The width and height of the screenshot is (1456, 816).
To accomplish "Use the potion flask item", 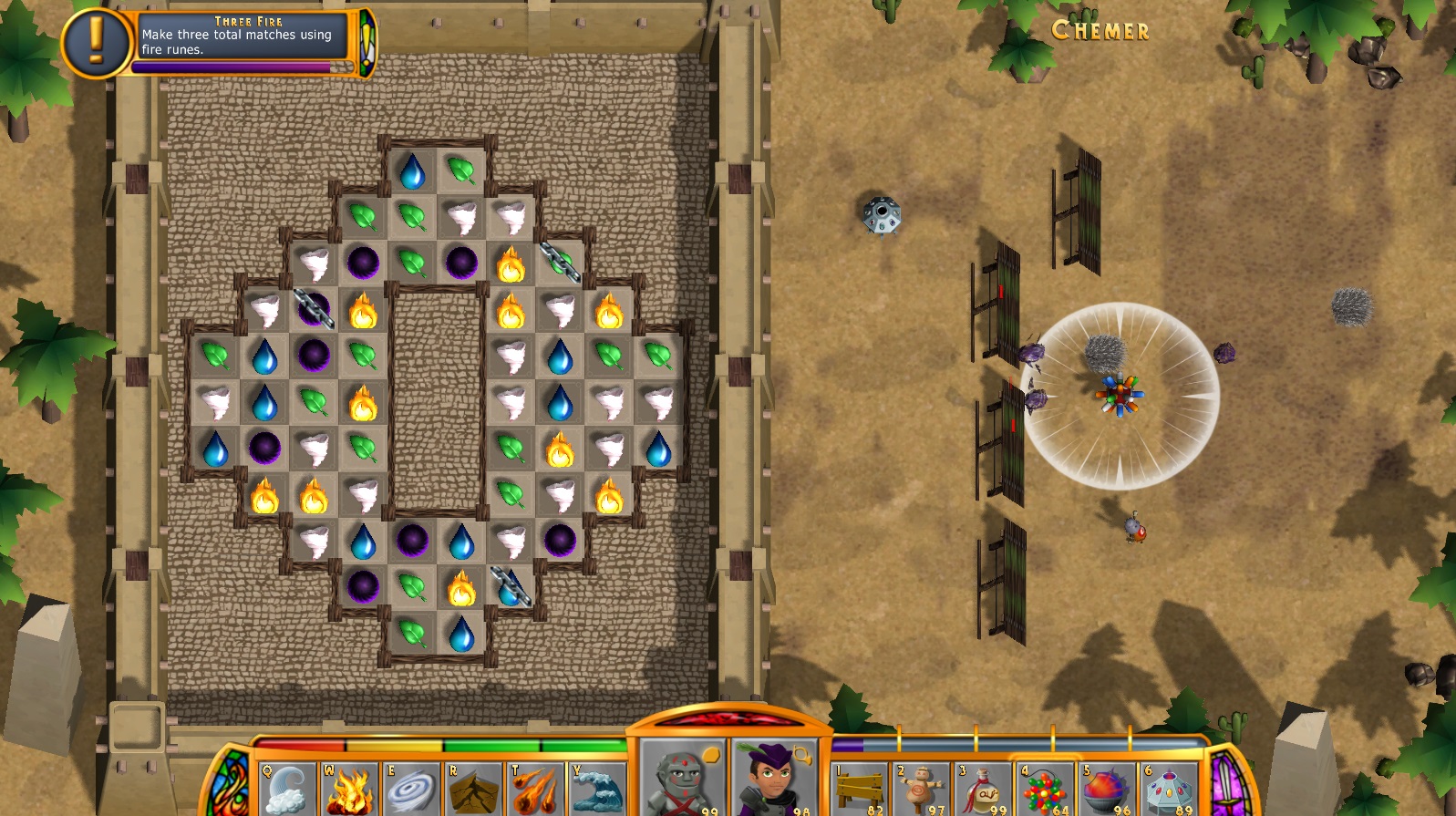I will click(984, 790).
